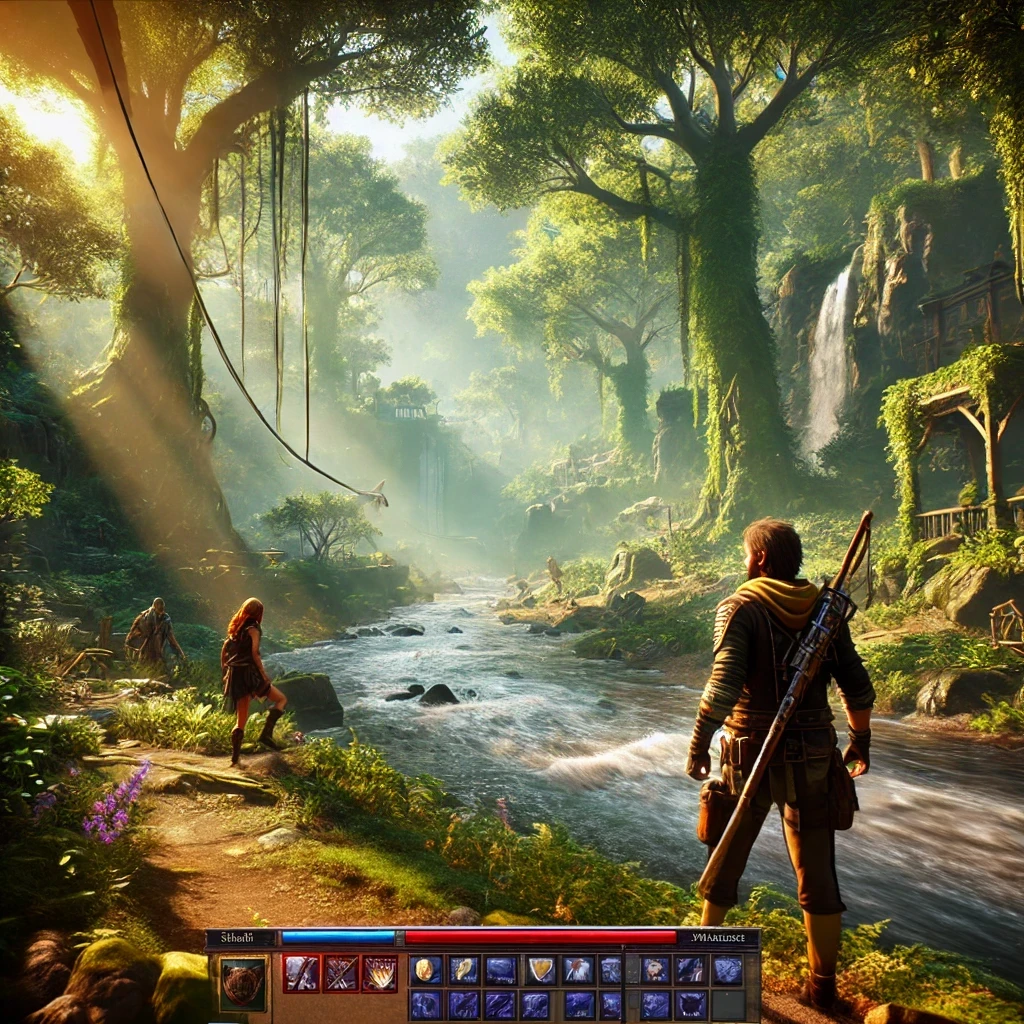This screenshot has width=1024, height=1024.
Task: Click the empty grey hotbar slot
Action: [x=727, y=1004]
